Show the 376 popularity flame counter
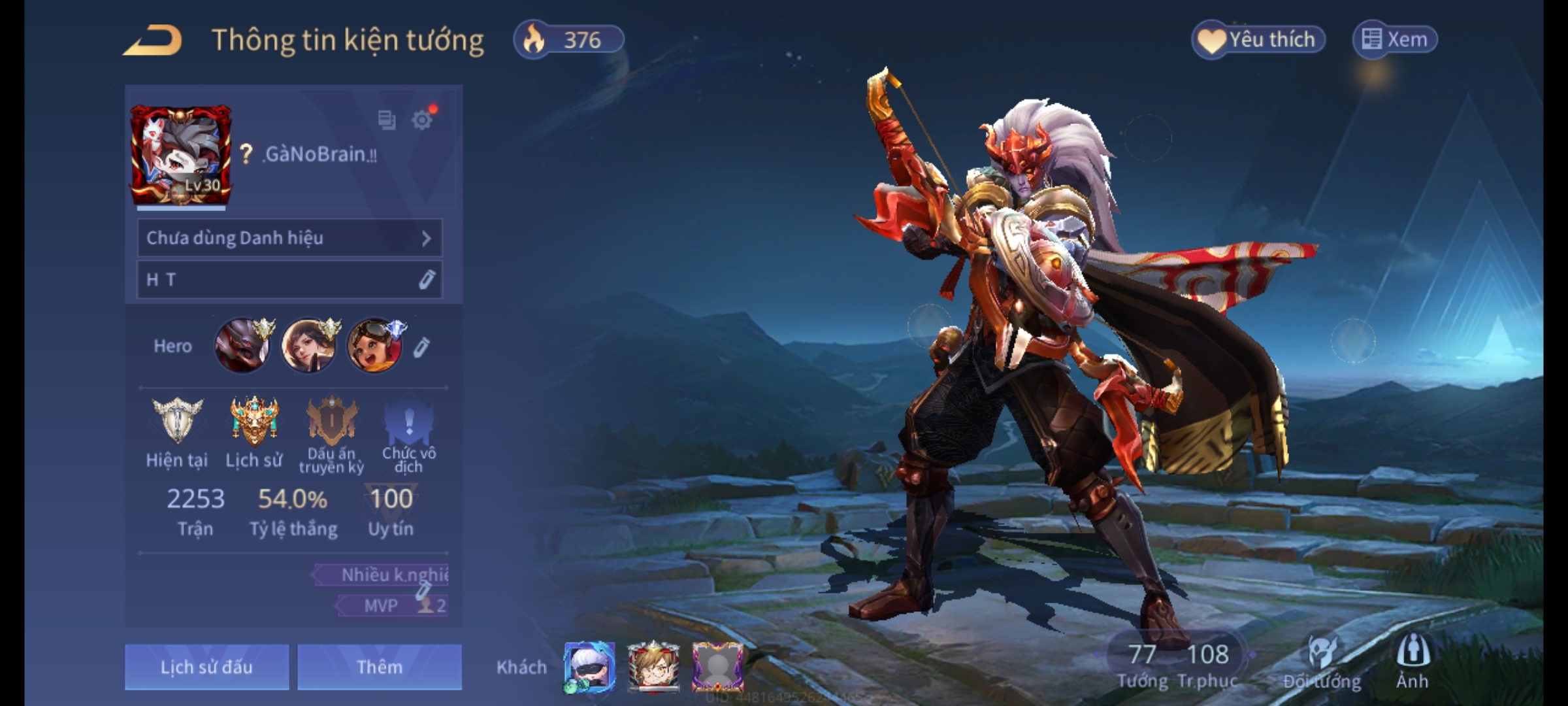This screenshot has width=1568, height=706. 568,40
